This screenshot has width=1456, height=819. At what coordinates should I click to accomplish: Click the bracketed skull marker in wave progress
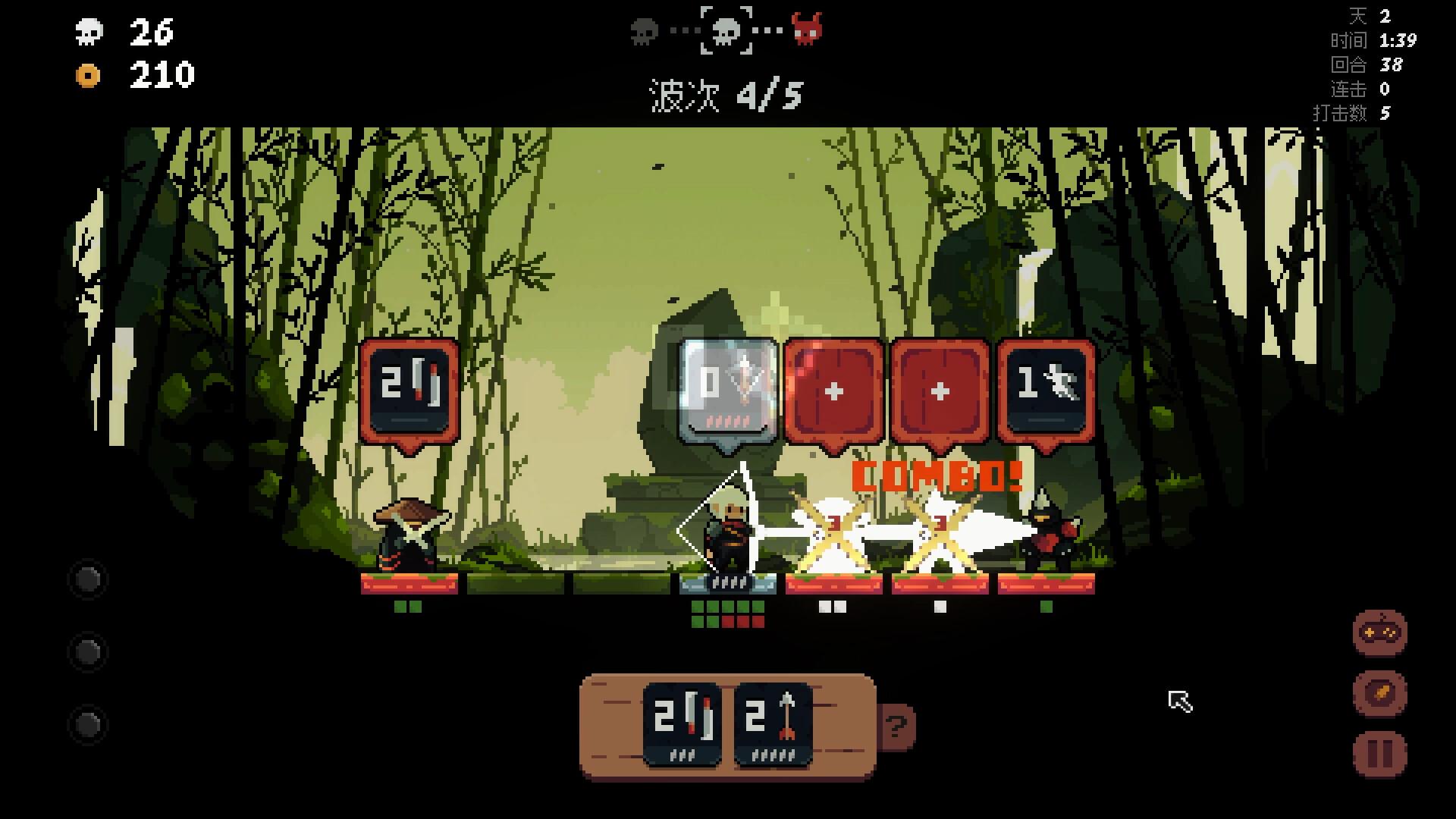(x=725, y=31)
